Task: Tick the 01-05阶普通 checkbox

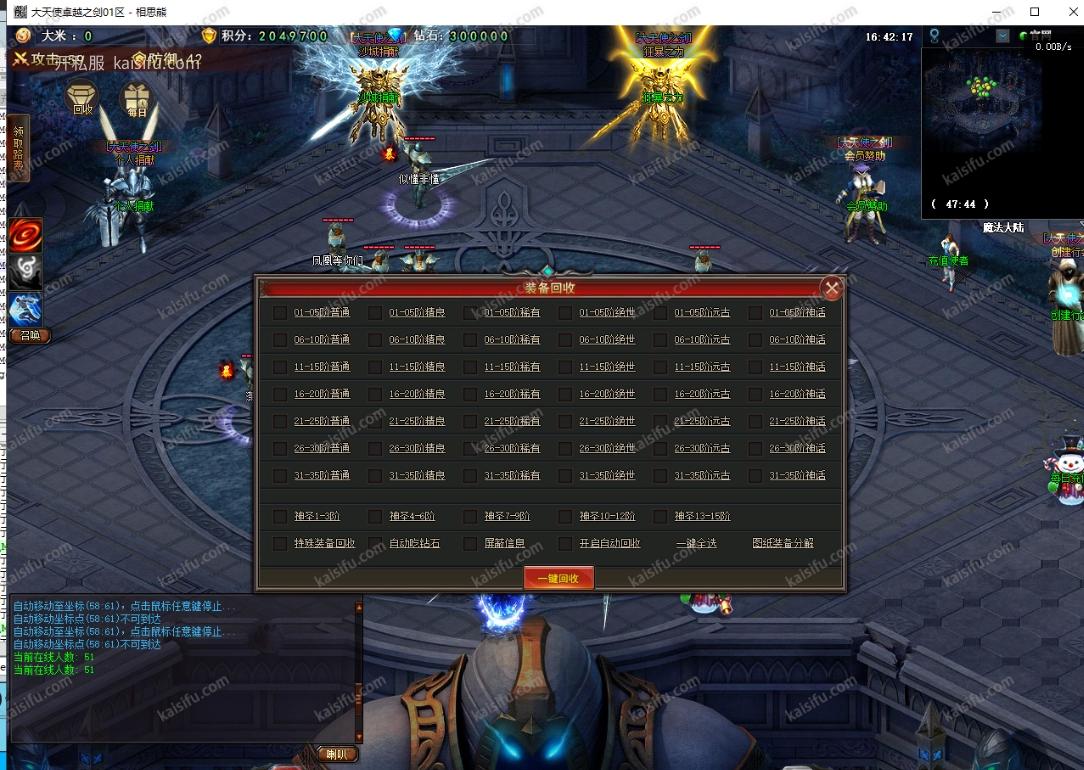Action: coord(280,313)
